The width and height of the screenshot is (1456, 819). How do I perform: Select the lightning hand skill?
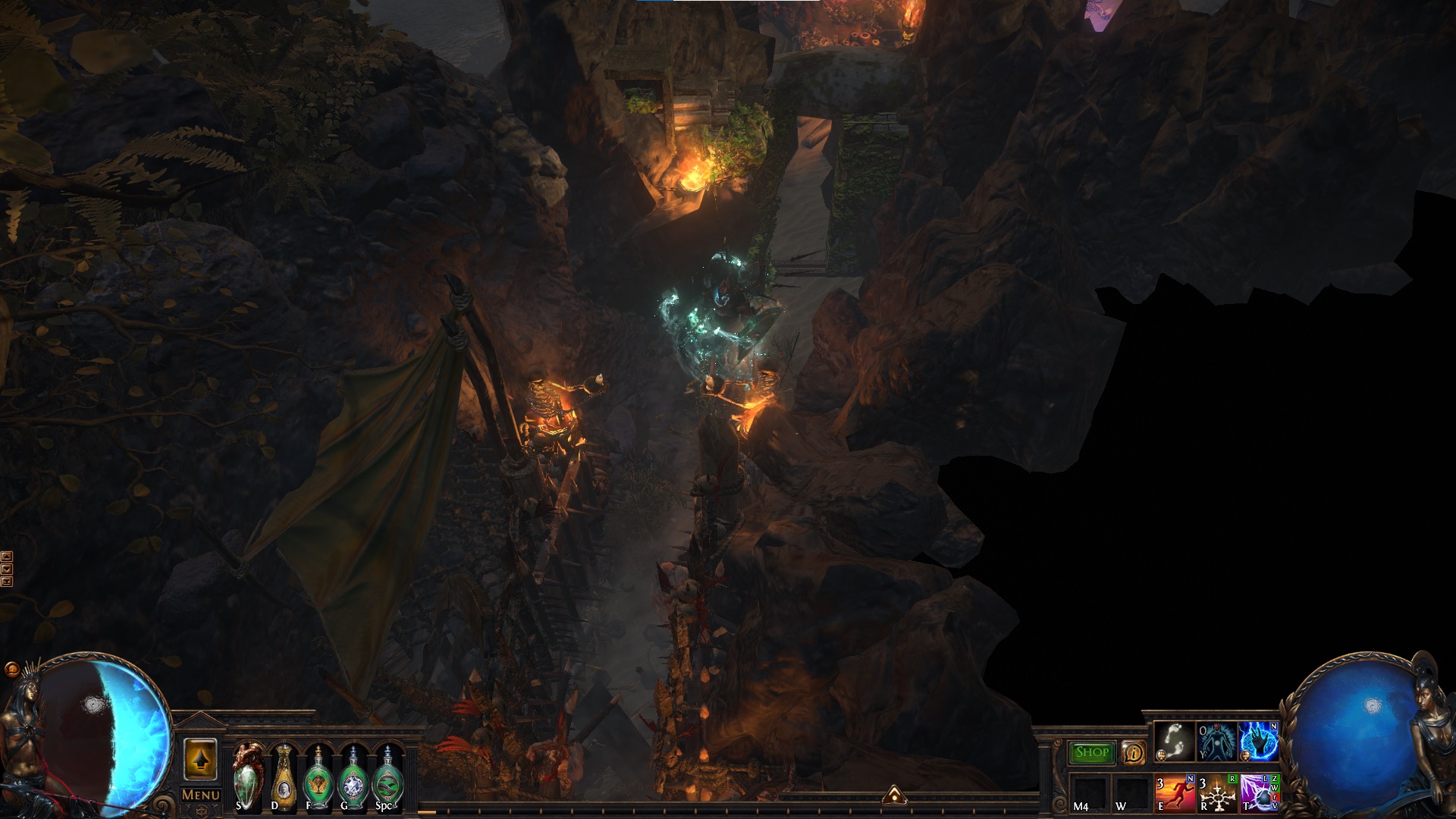[x=1259, y=742]
